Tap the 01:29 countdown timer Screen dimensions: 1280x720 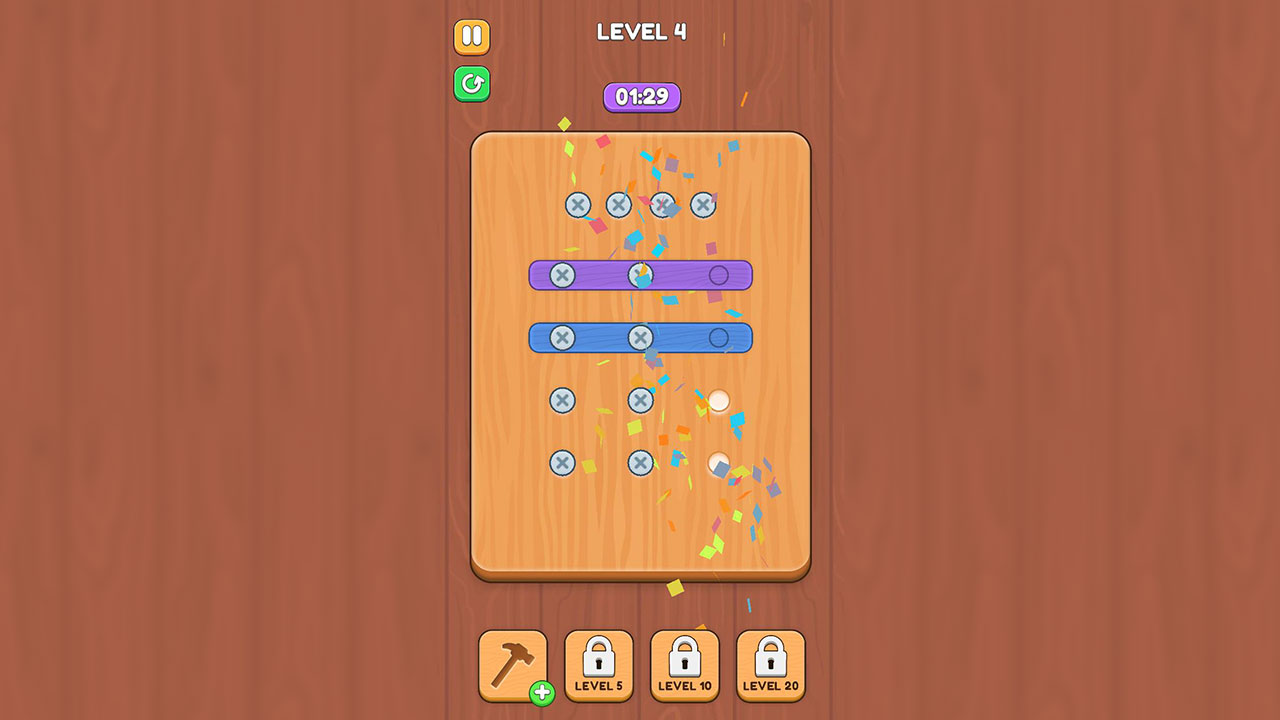(x=641, y=96)
